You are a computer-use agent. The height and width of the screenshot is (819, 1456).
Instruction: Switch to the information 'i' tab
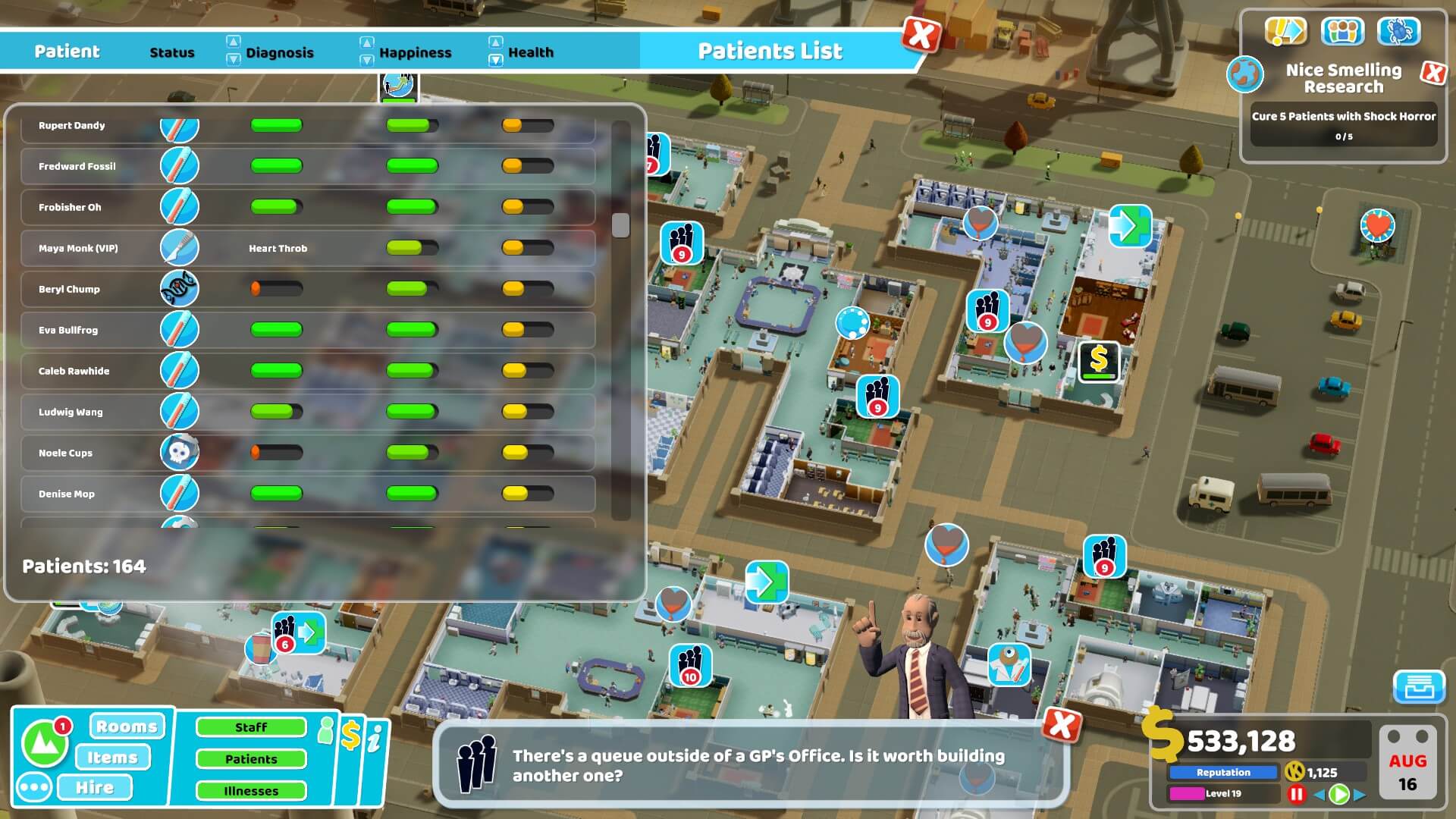click(375, 739)
